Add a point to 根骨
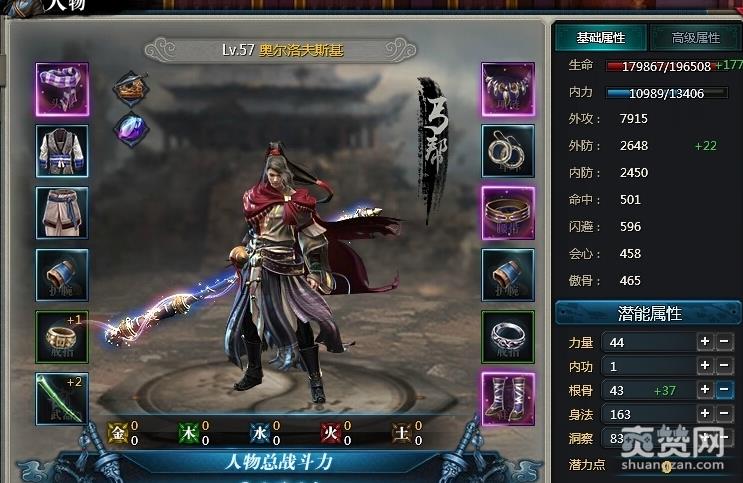743x483 pixels. click(x=705, y=390)
